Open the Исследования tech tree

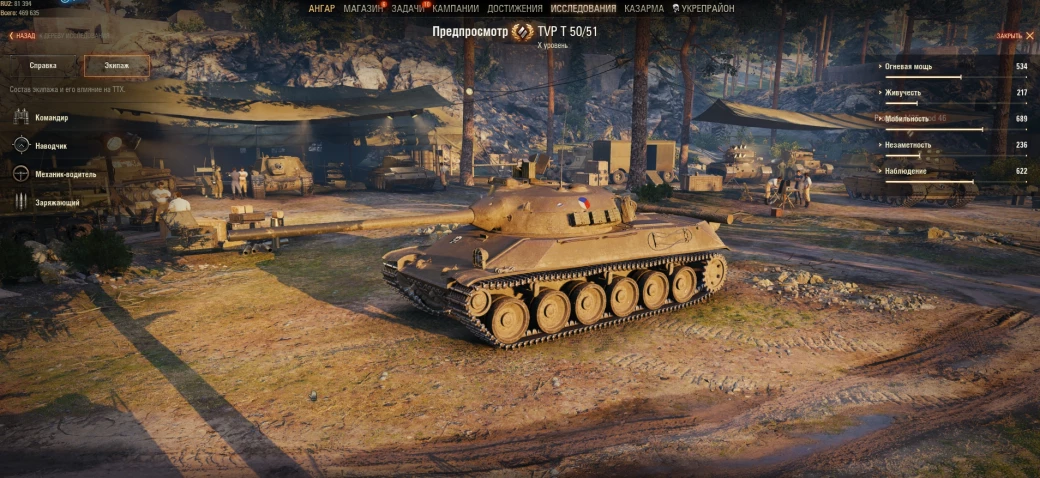tap(583, 8)
